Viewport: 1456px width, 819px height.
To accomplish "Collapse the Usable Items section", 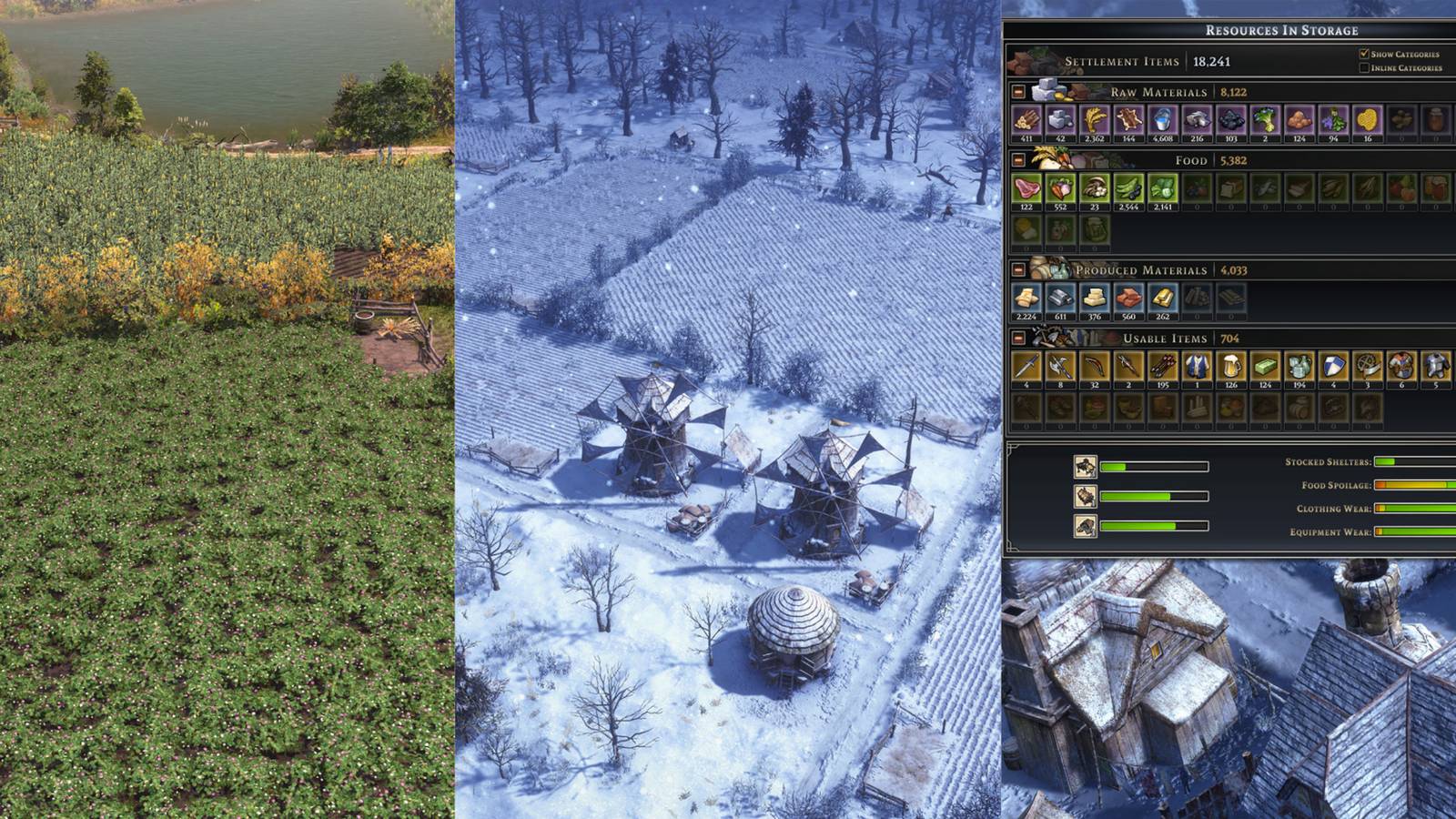I will tap(1018, 339).
